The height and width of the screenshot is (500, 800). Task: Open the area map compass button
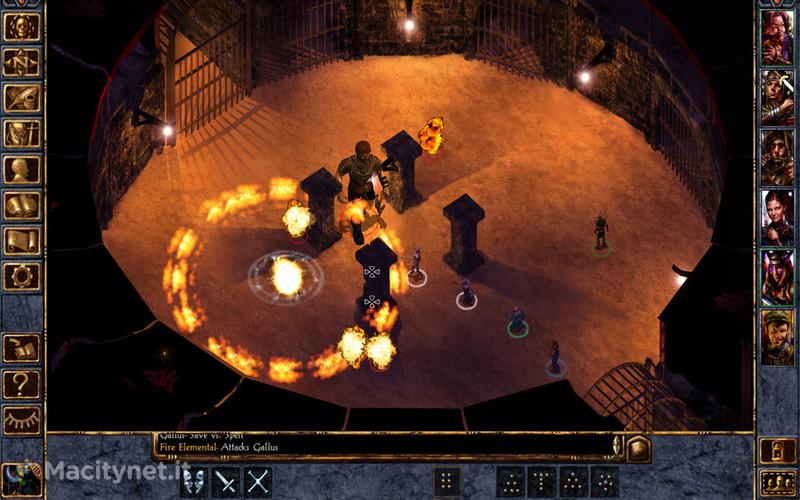click(x=21, y=62)
